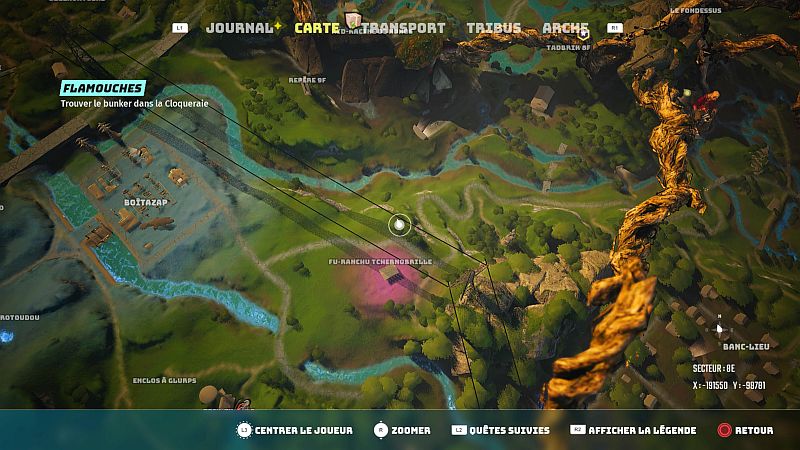This screenshot has width=800, height=450.
Task: Open the Arche tab
Action: click(565, 28)
